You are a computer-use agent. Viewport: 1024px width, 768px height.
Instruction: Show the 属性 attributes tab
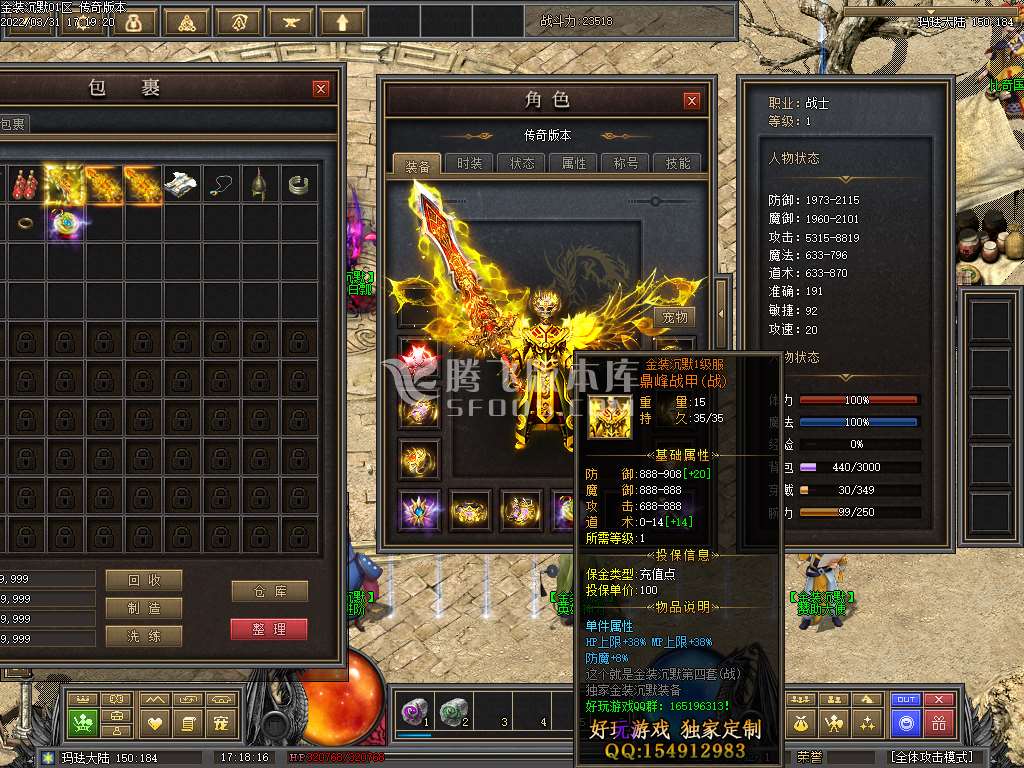pos(574,164)
